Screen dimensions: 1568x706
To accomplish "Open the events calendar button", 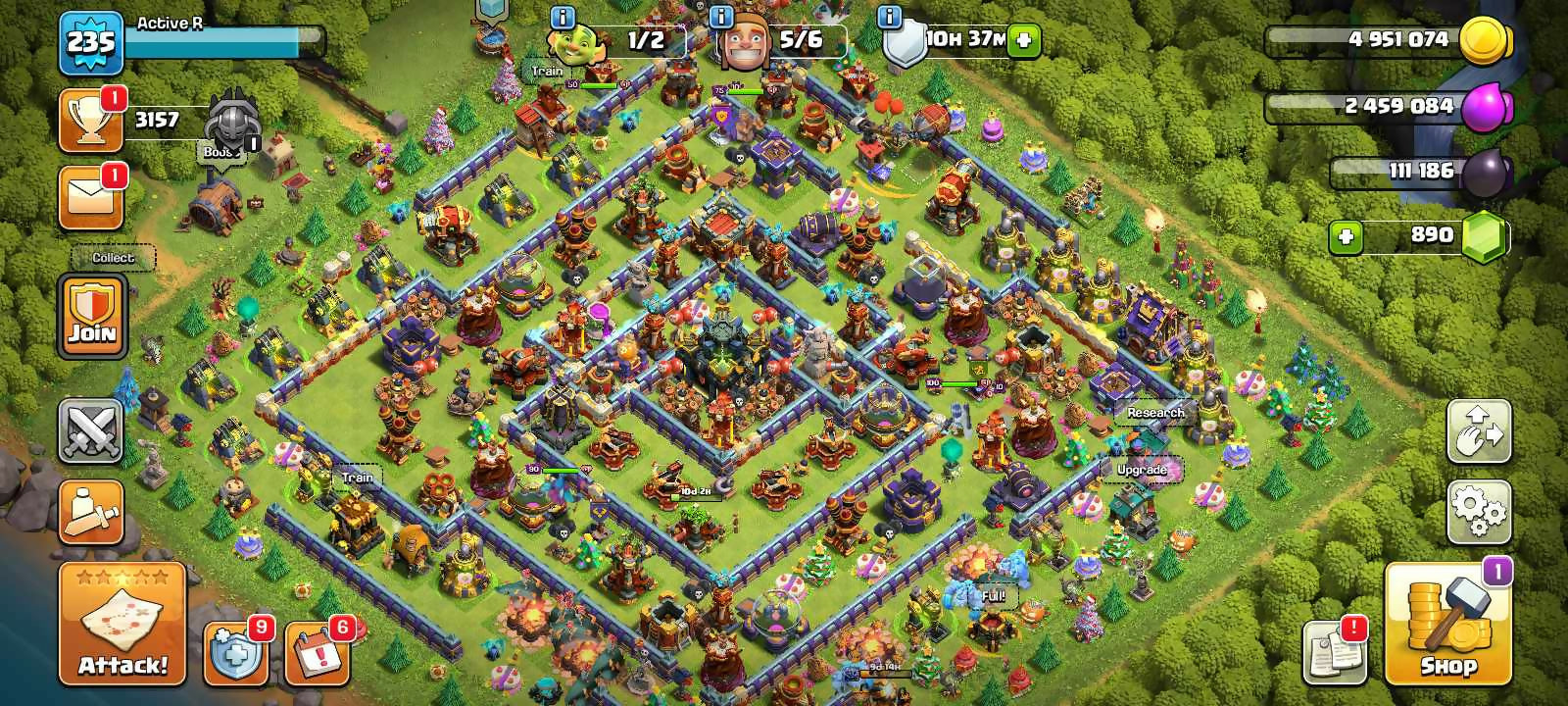I will 318,652.
